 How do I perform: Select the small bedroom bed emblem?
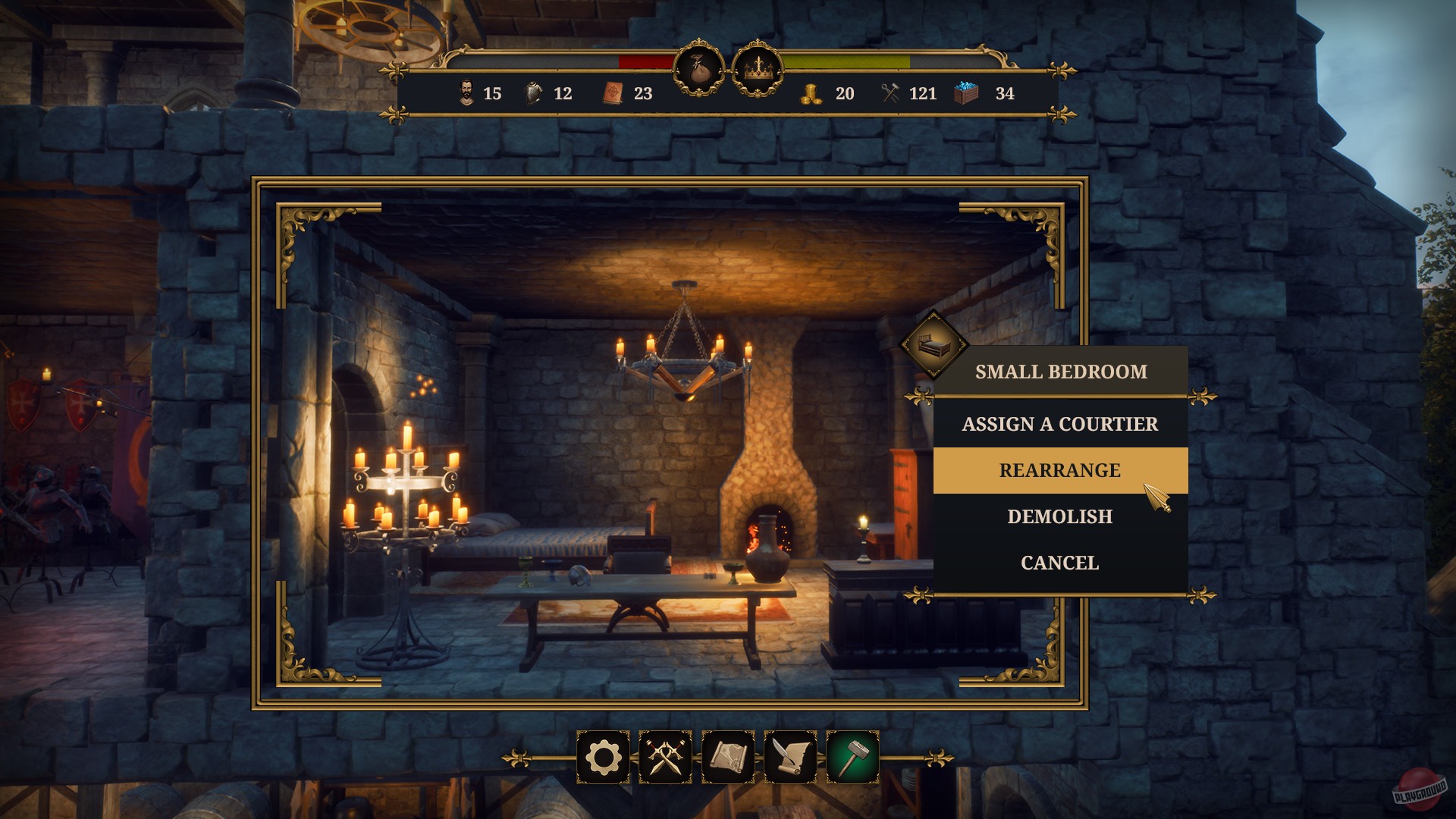point(934,344)
